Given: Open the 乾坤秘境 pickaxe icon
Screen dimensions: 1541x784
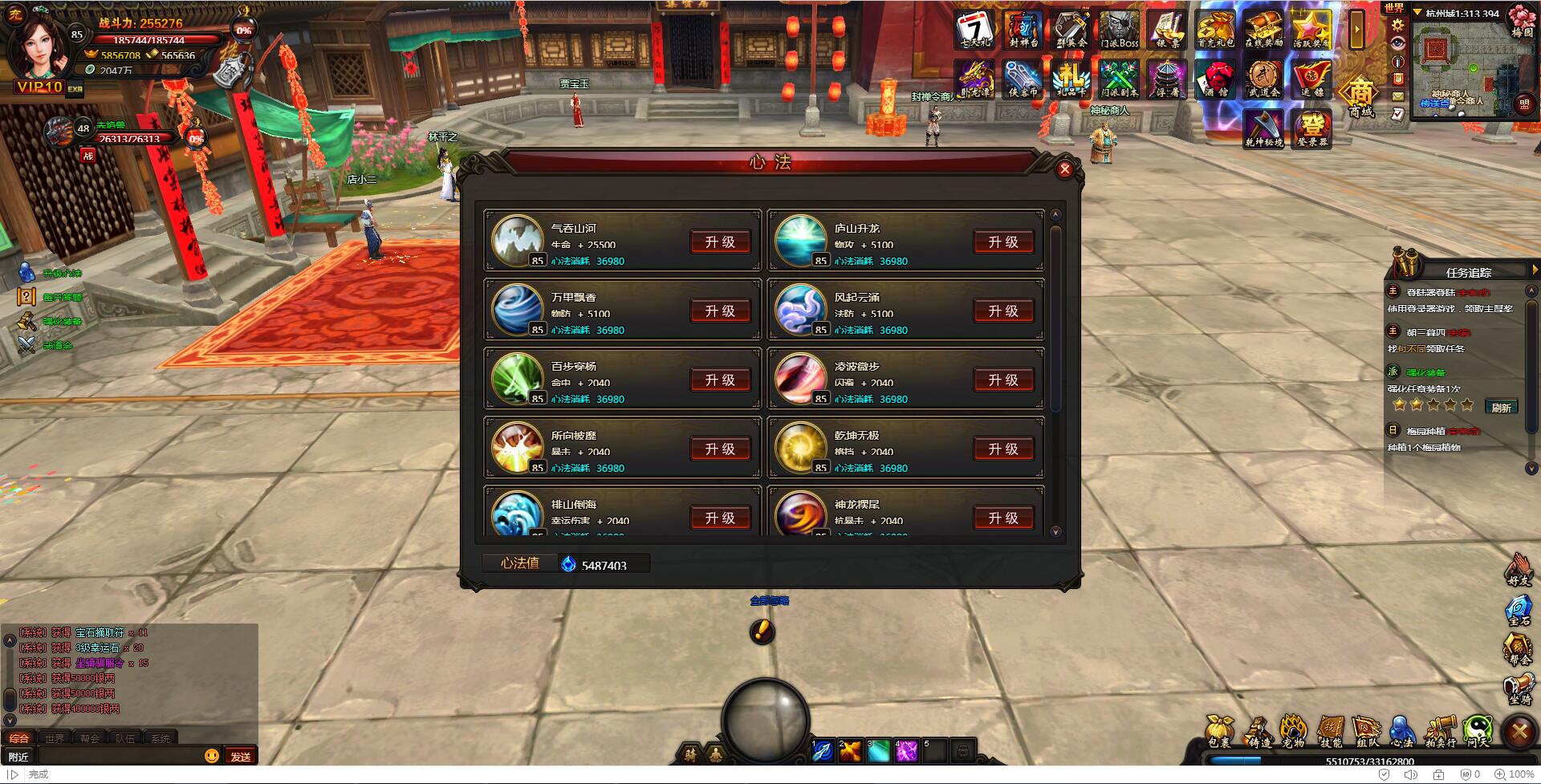Looking at the screenshot, I should [1263, 129].
